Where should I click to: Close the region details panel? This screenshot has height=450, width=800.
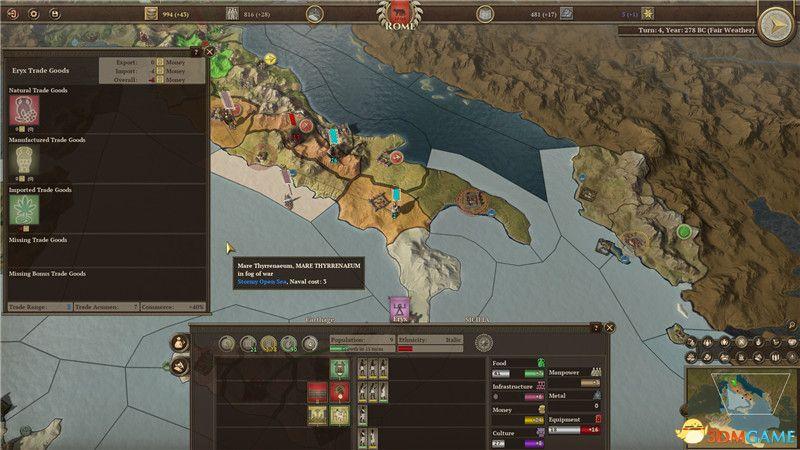610,327
